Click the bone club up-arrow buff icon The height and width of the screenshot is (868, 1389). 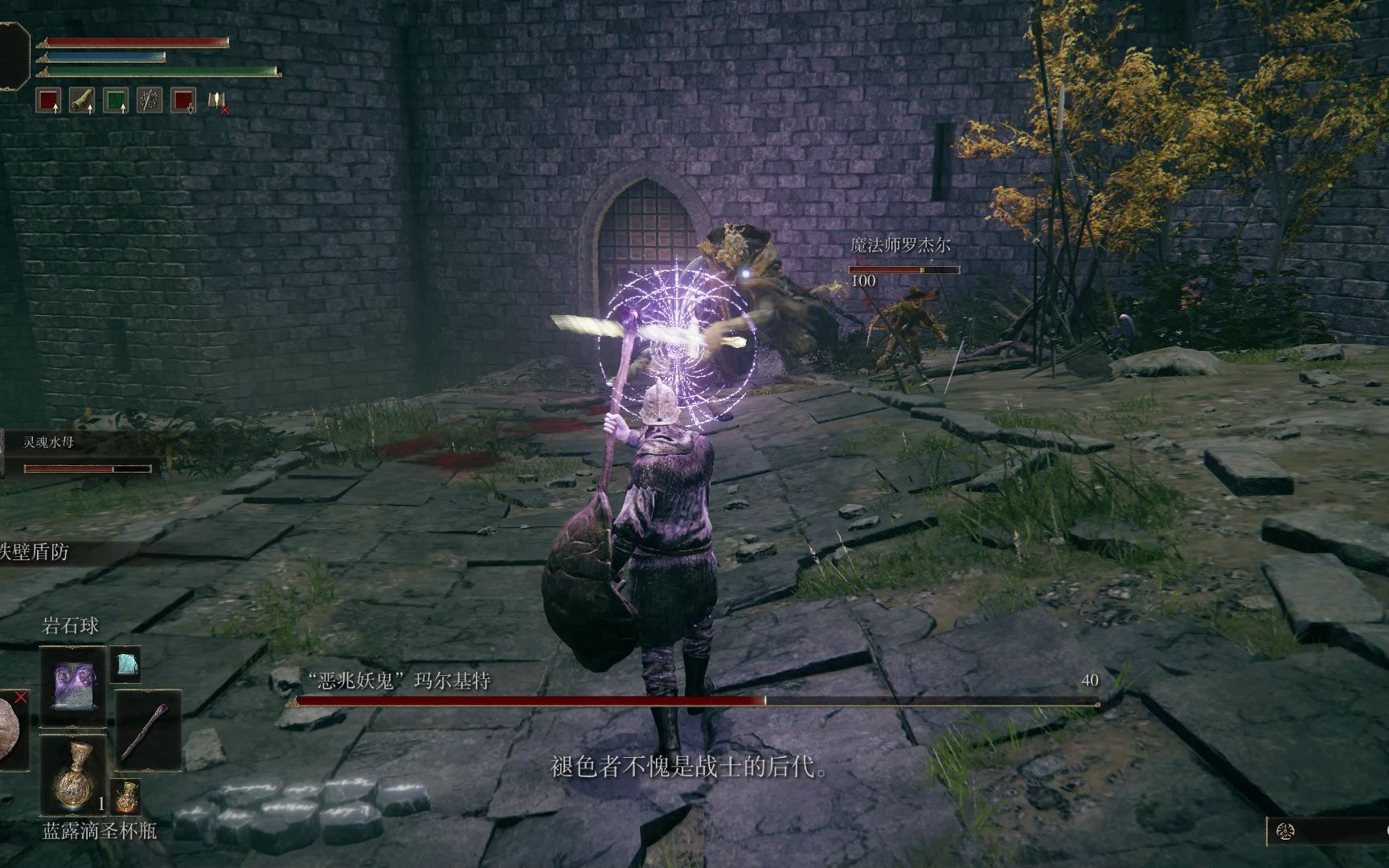(82, 100)
